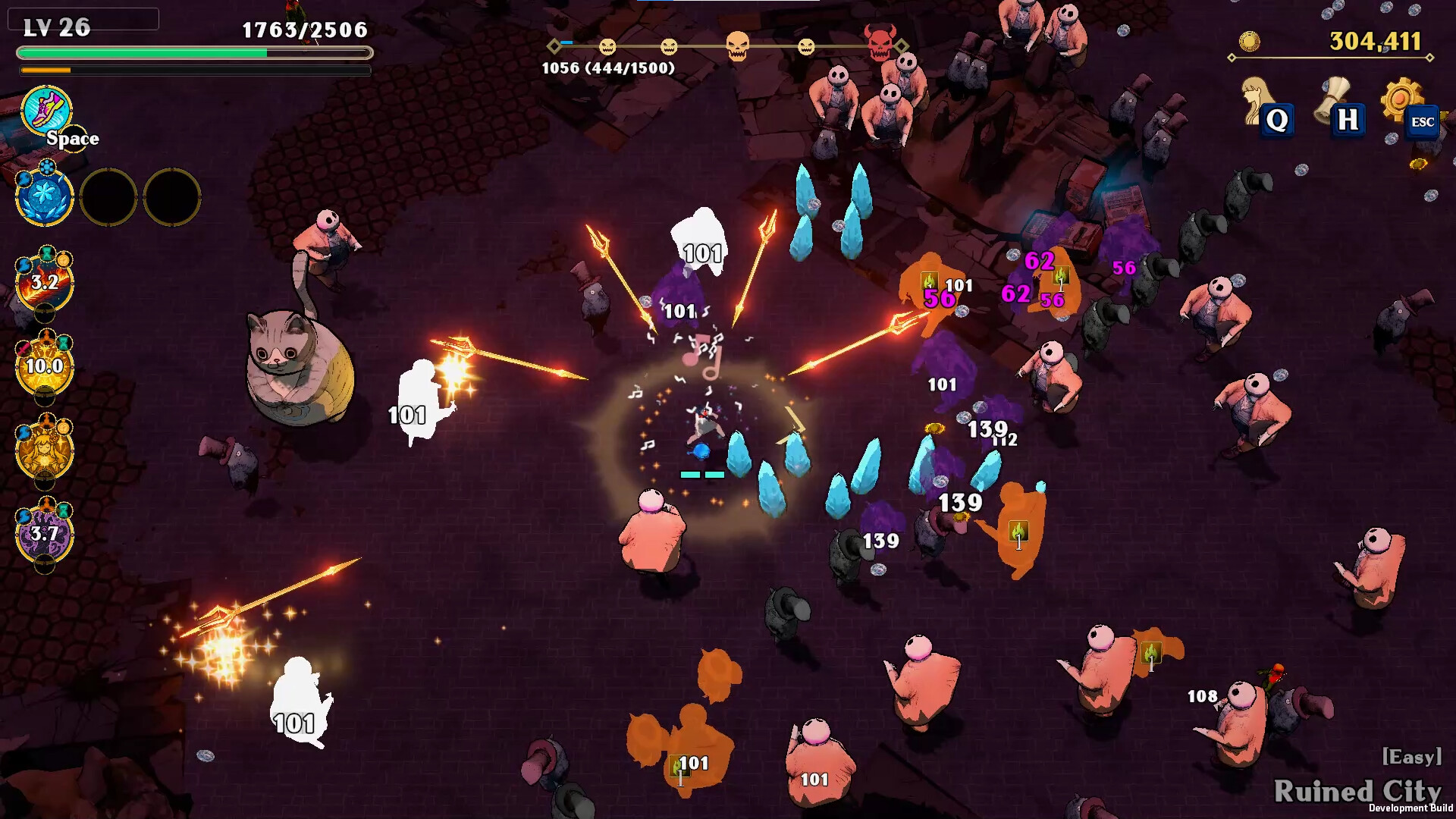Activate the sneaker dash ability
The height and width of the screenshot is (819, 1456).
(46, 111)
